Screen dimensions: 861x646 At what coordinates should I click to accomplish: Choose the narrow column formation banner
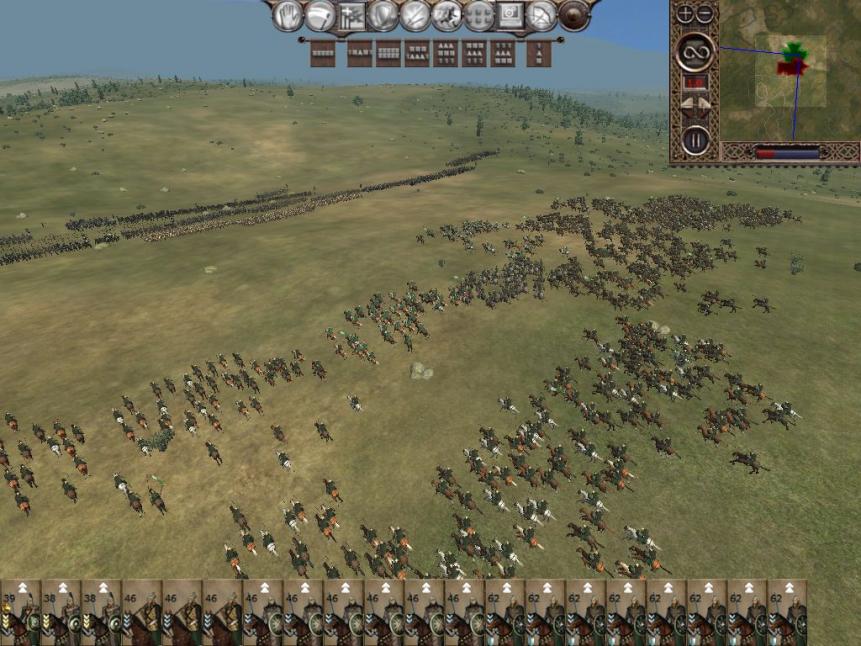tap(539, 53)
